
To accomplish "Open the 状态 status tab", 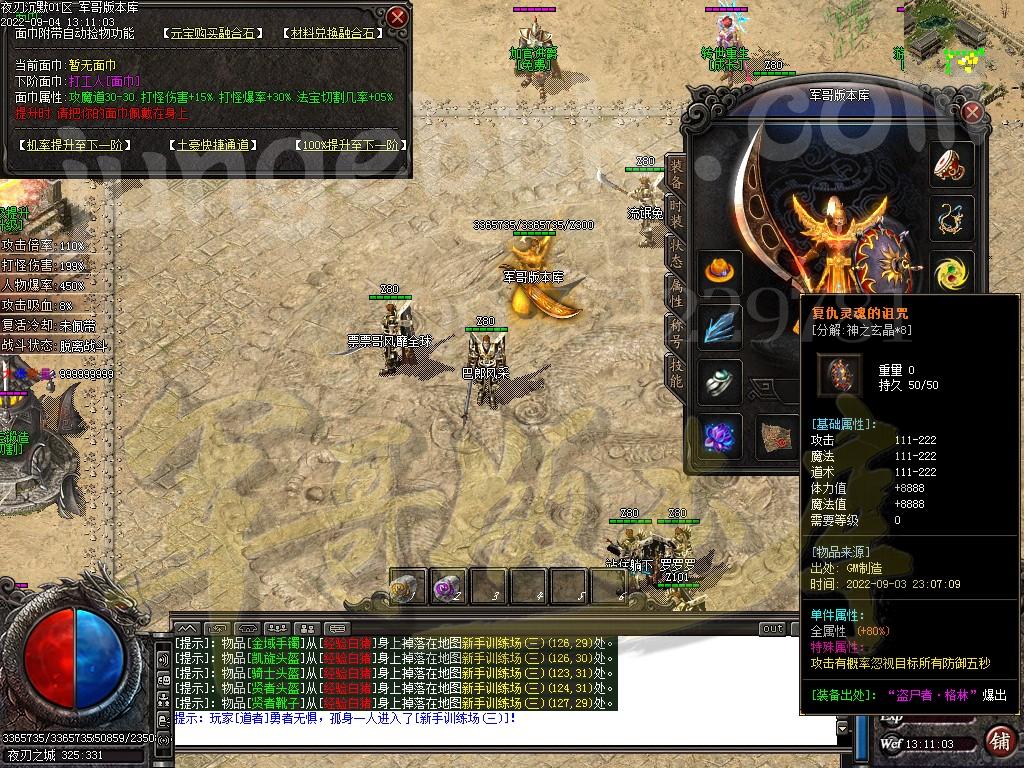I will [676, 252].
